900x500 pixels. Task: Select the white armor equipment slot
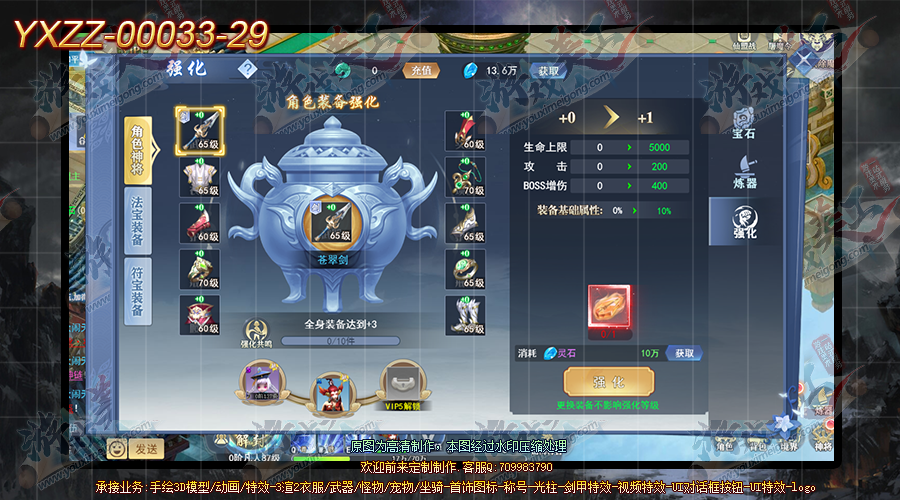[x=199, y=176]
